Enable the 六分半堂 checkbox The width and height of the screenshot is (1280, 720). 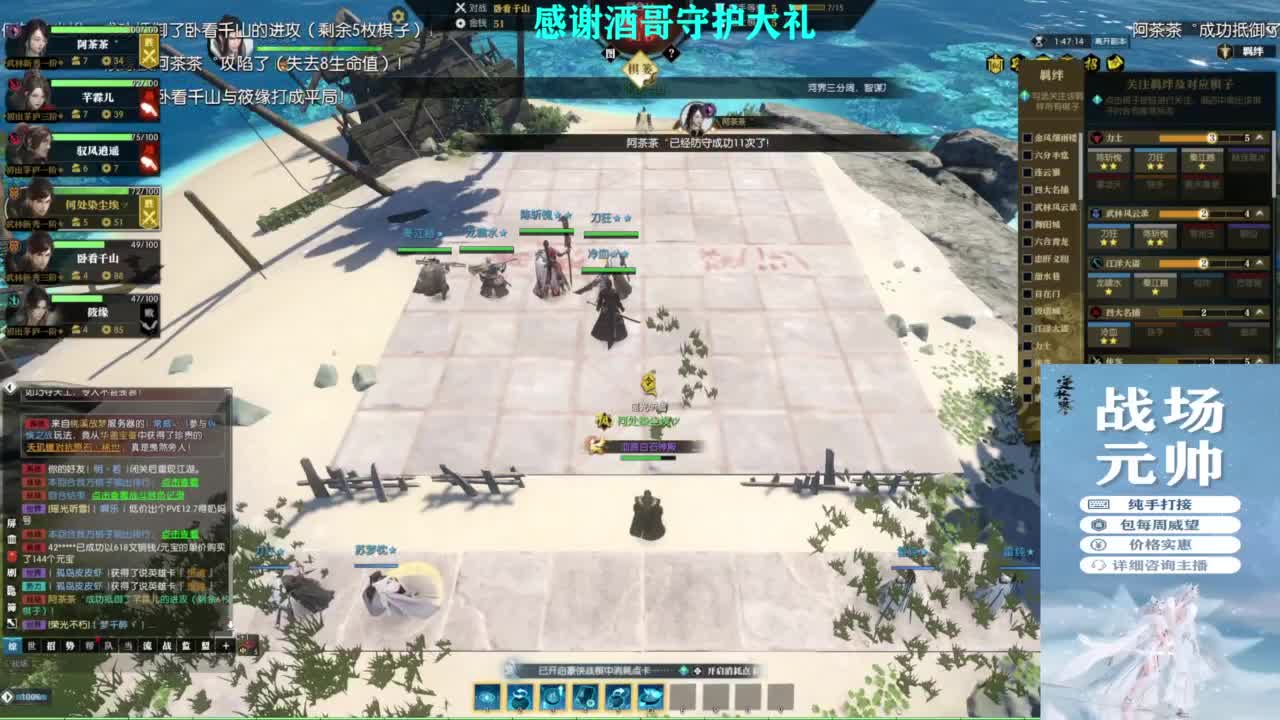tap(1027, 156)
